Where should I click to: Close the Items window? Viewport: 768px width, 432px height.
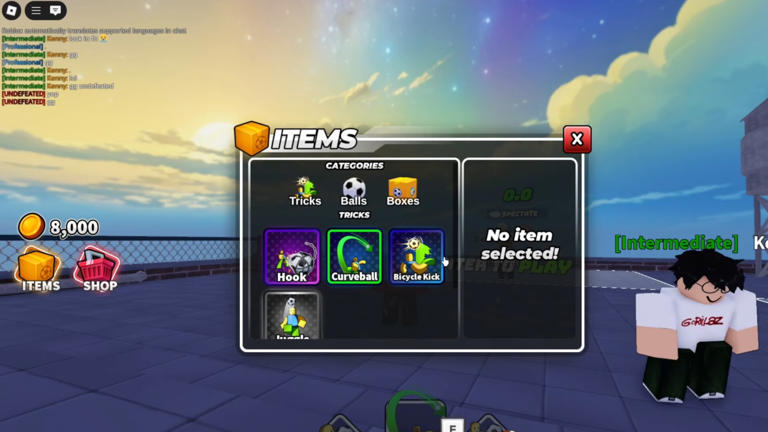point(577,140)
